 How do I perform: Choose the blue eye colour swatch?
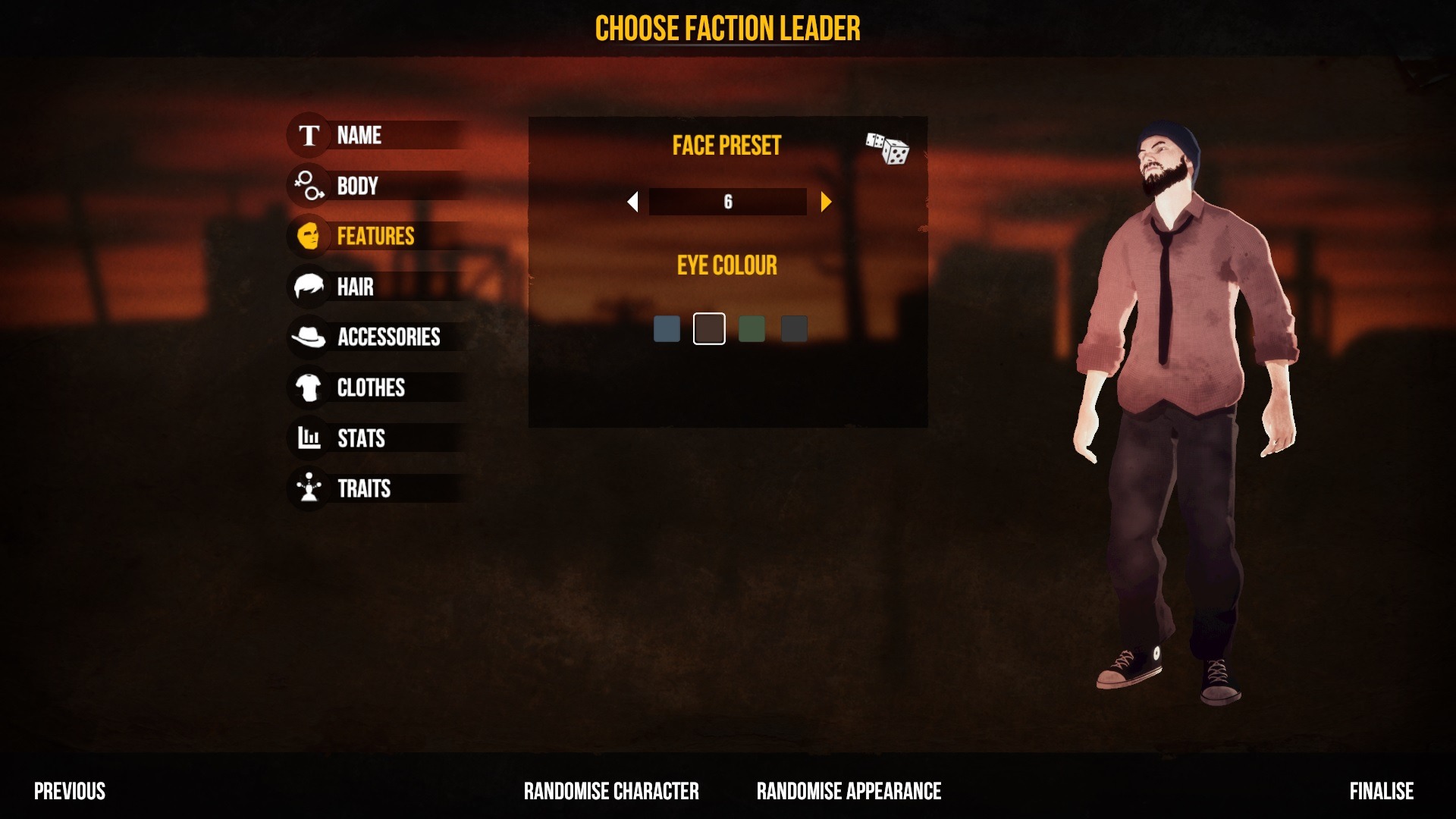(x=667, y=329)
